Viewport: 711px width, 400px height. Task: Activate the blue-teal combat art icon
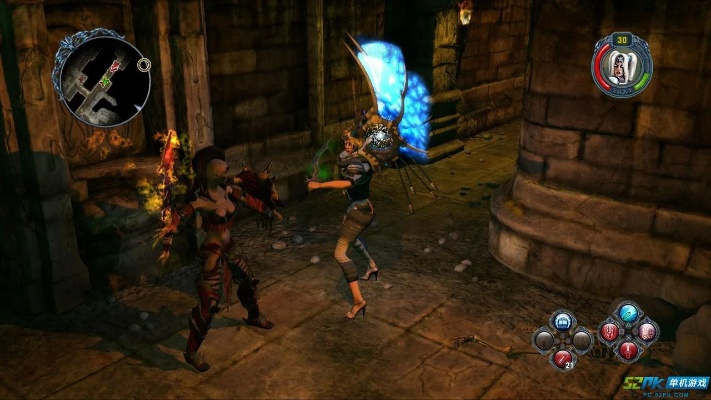[x=628, y=314]
